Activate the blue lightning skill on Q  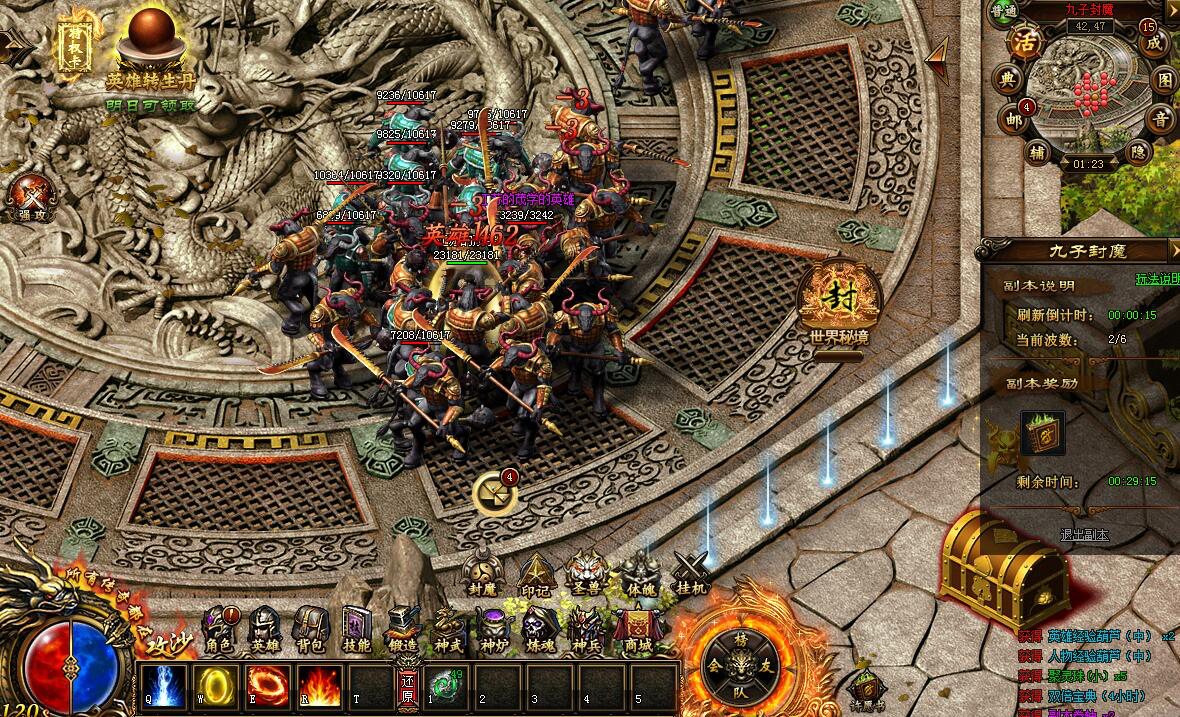point(162,687)
